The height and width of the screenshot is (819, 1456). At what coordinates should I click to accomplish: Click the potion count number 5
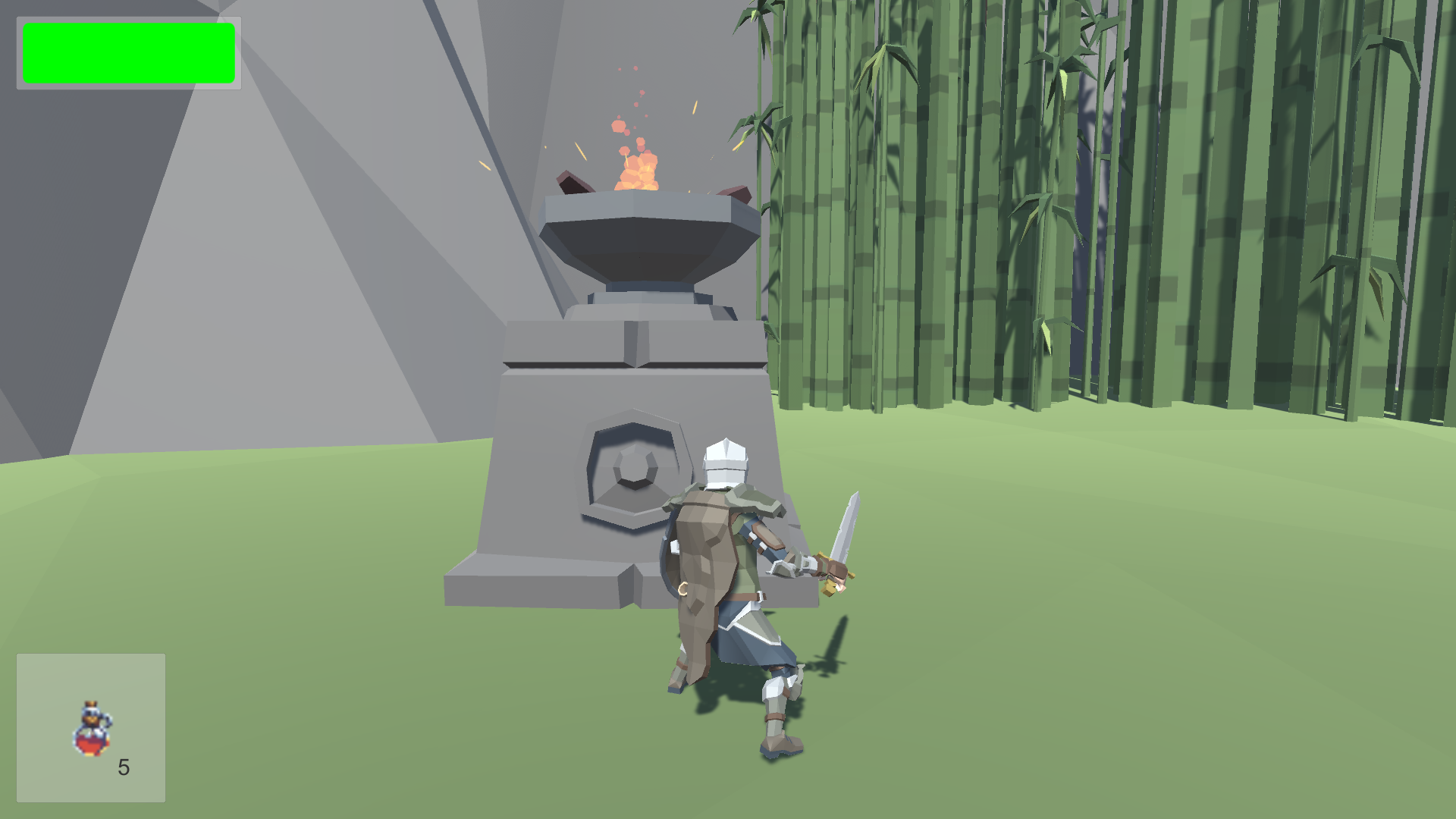pos(124,768)
